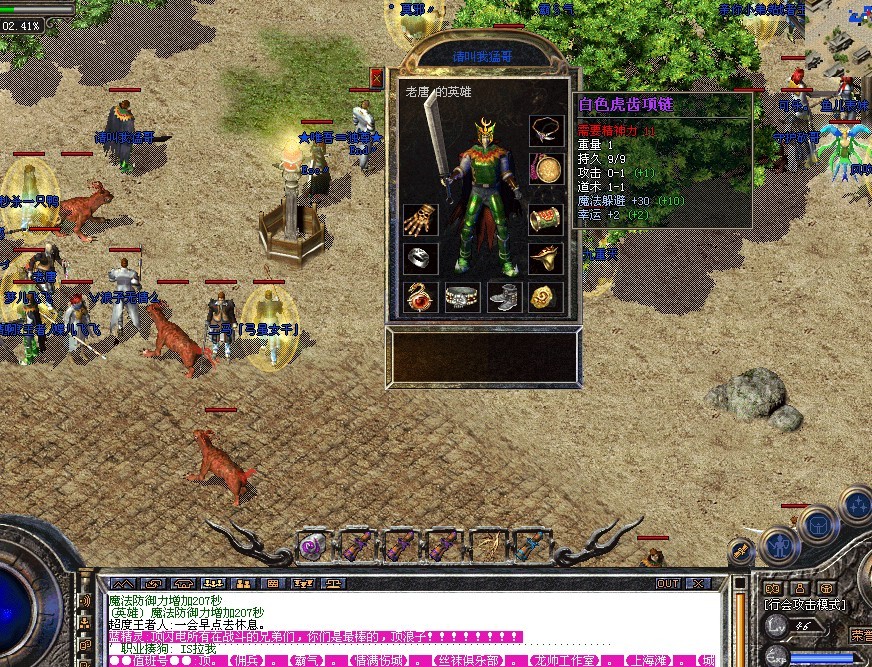872x667 pixels.
Task: Use the purple swirl orb in quick bar
Action: (313, 546)
